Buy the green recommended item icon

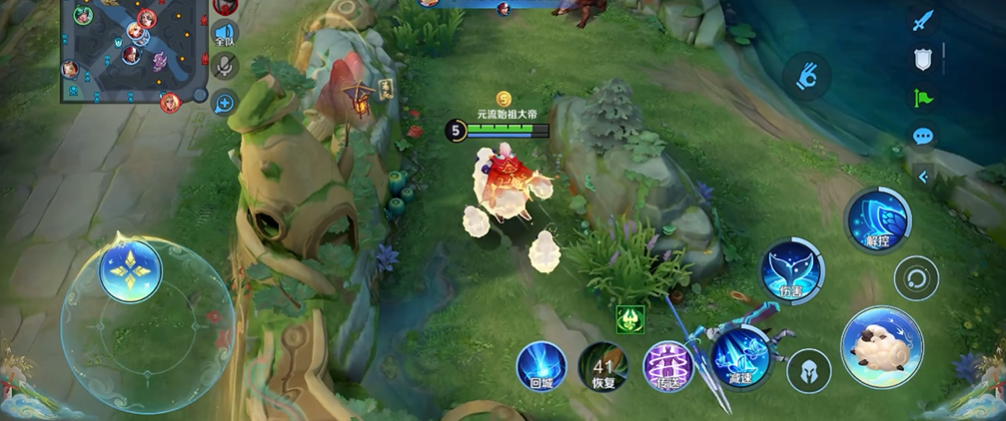630,319
